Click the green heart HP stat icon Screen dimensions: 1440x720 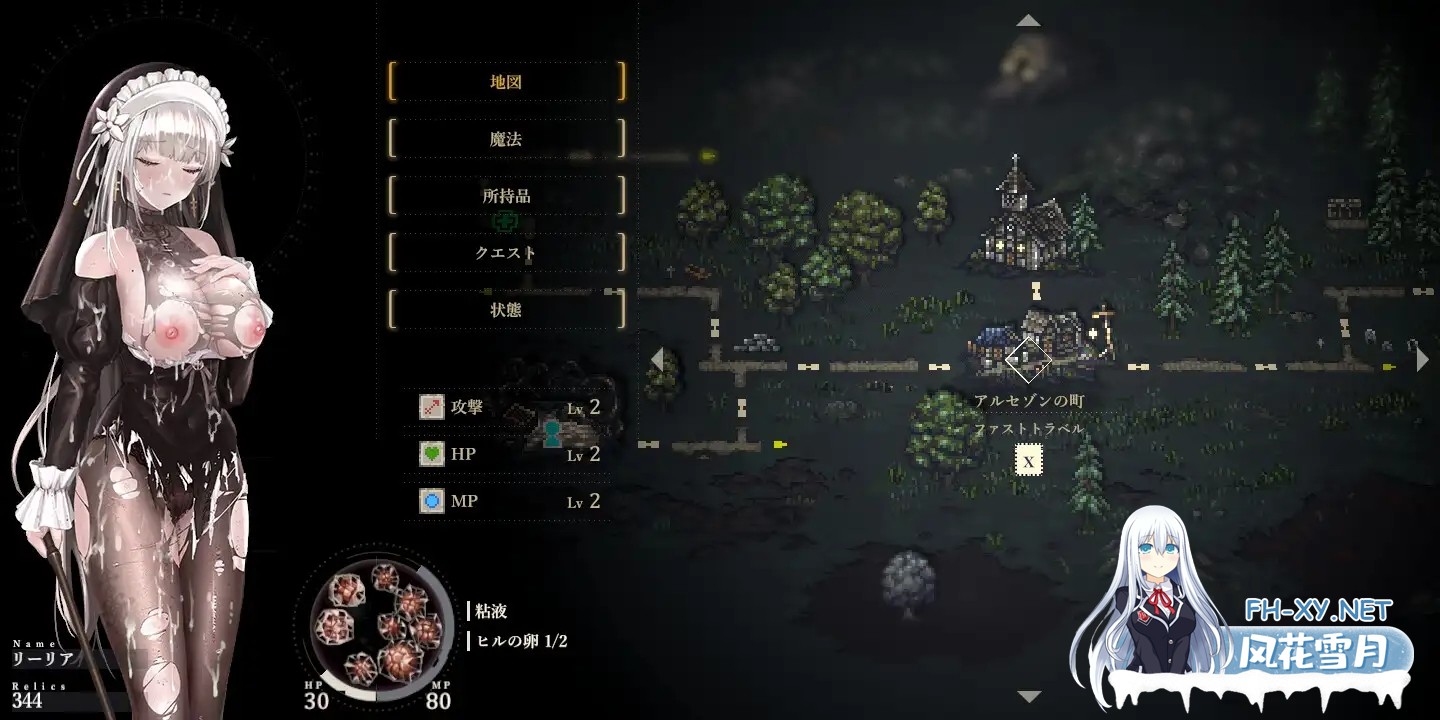[430, 454]
